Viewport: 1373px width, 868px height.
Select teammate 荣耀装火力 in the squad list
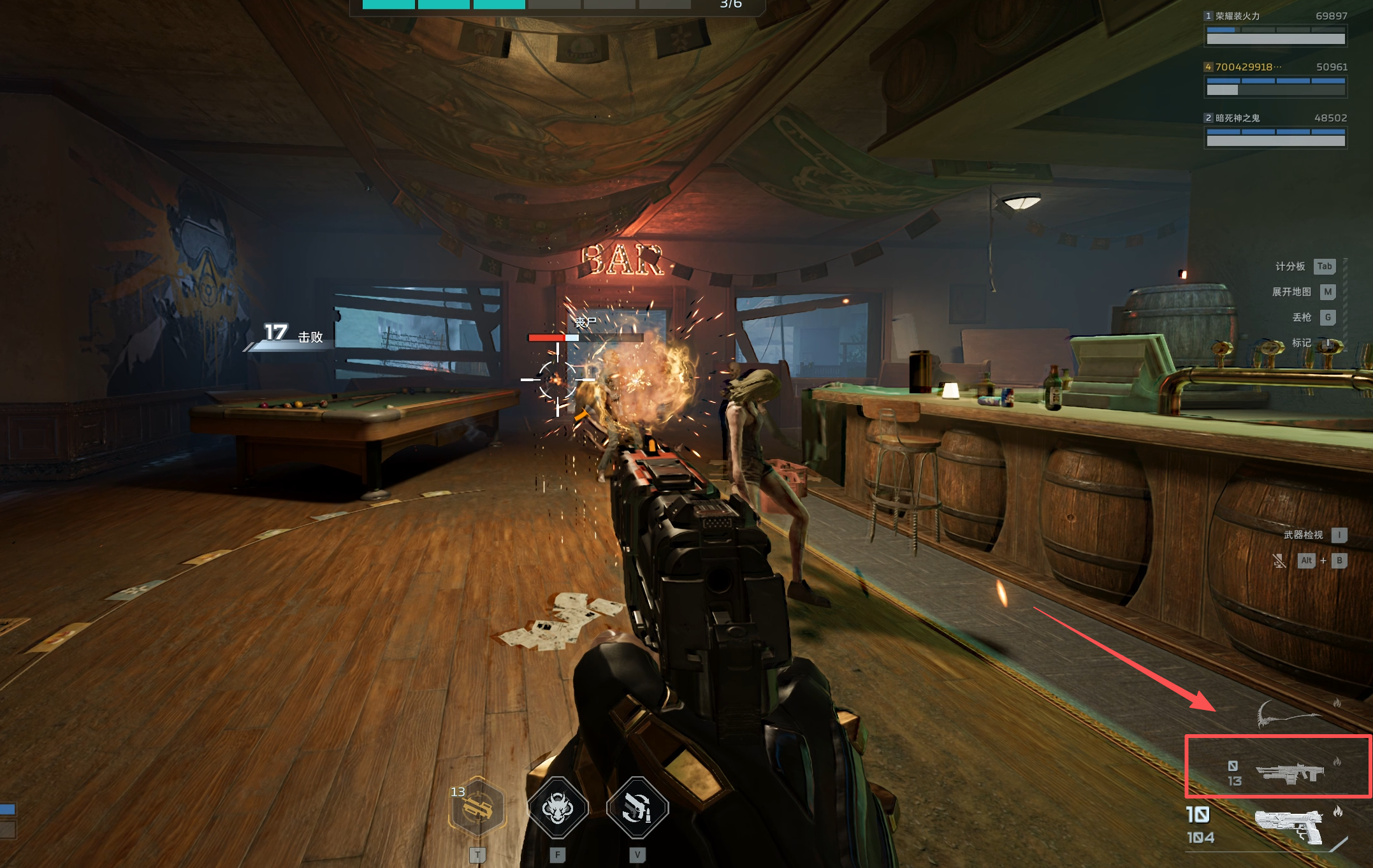[1275, 29]
